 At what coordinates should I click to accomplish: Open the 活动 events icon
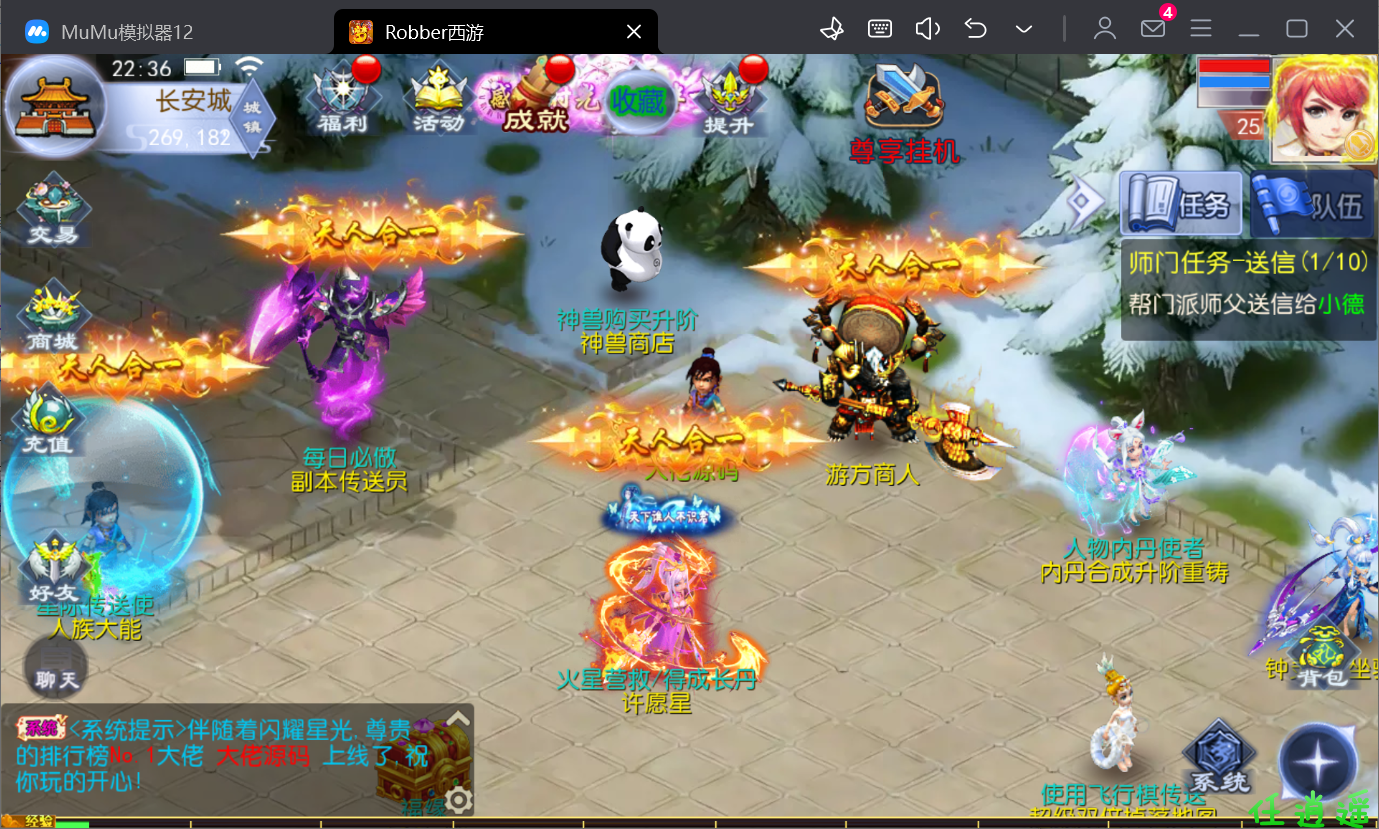click(438, 99)
